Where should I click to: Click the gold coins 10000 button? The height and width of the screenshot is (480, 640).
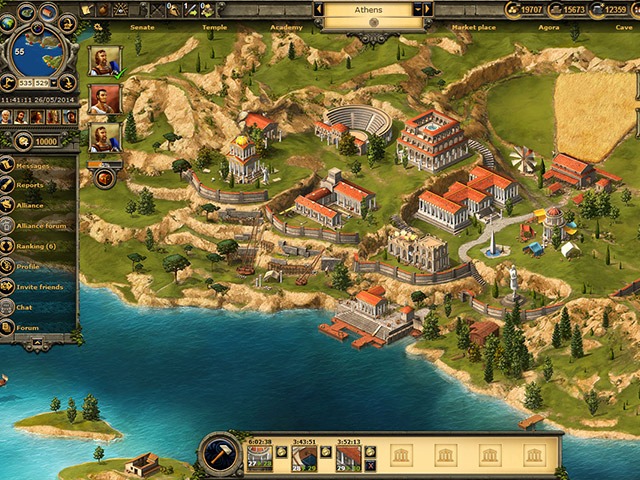coord(39,142)
